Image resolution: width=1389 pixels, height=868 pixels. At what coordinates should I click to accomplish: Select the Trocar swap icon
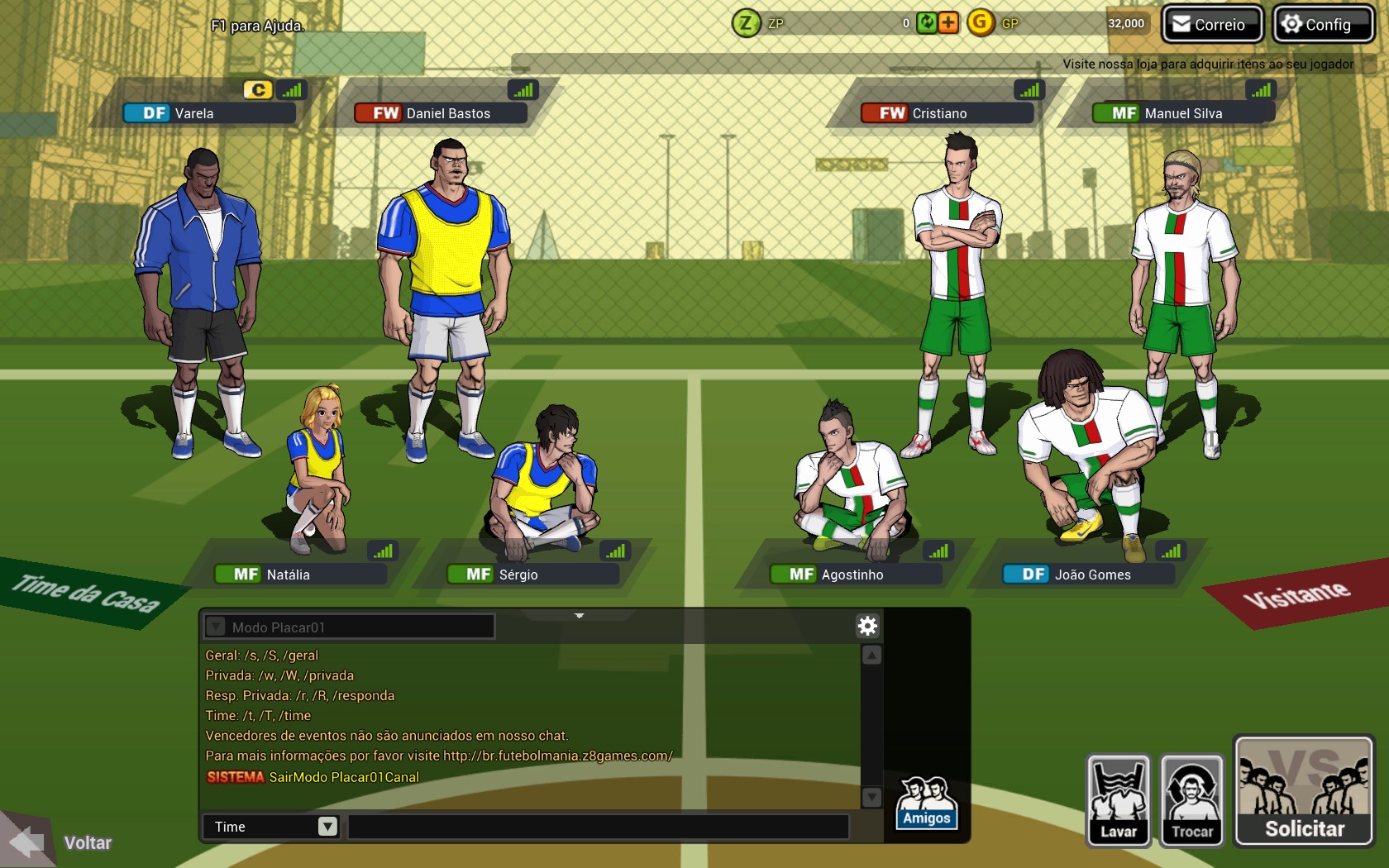coord(1191,801)
